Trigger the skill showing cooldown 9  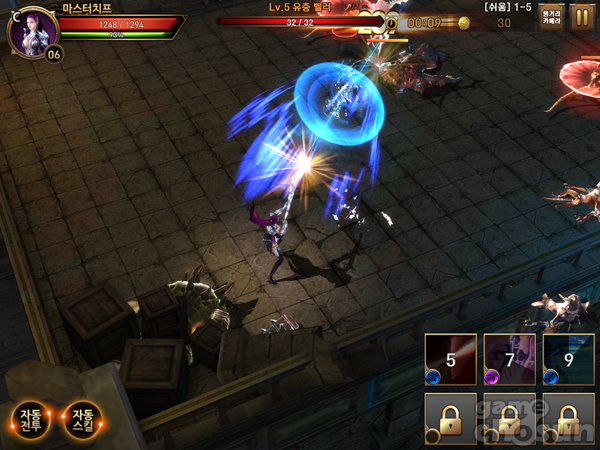[x=568, y=360]
